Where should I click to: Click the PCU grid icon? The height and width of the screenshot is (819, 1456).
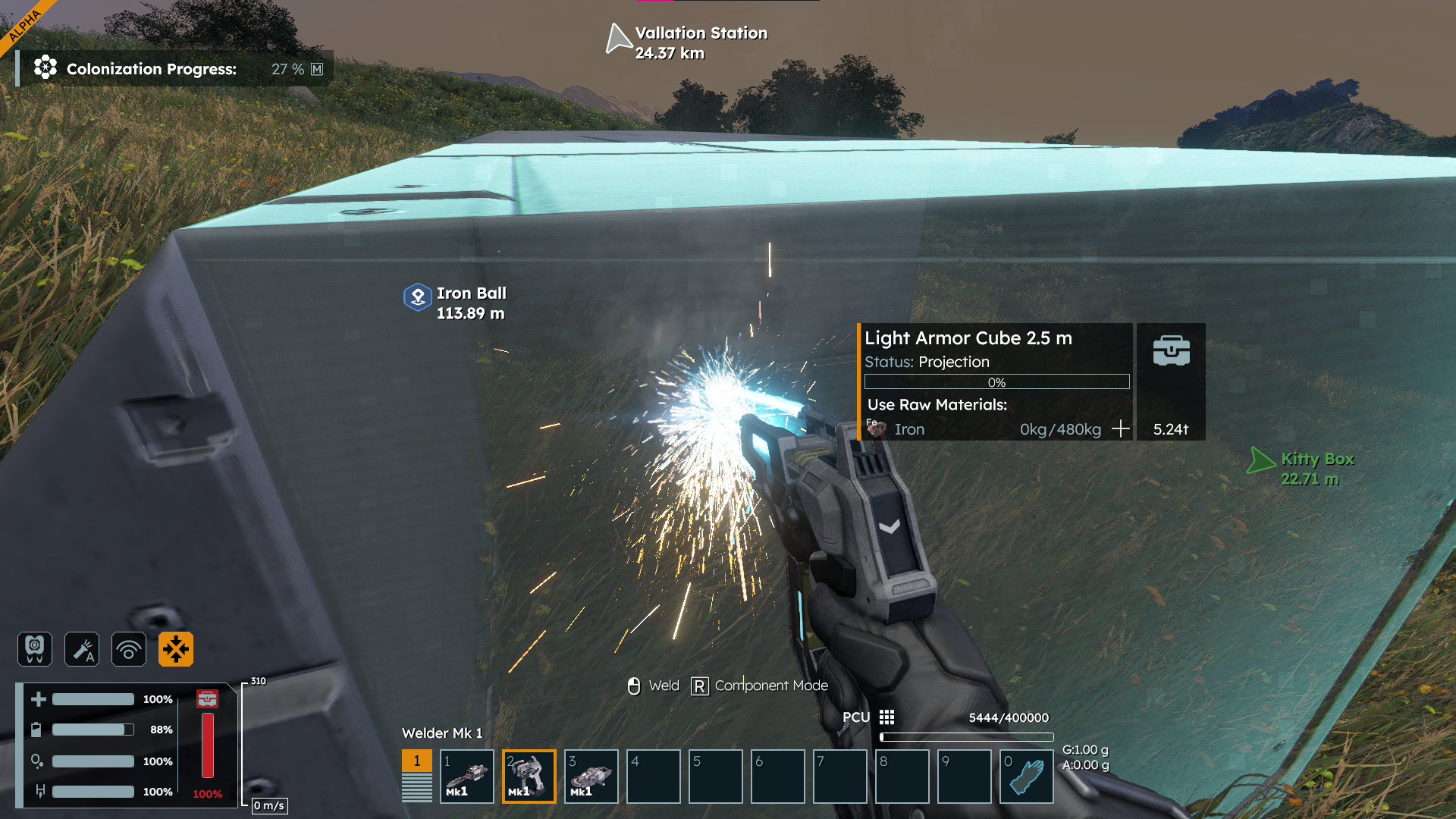[x=886, y=717]
